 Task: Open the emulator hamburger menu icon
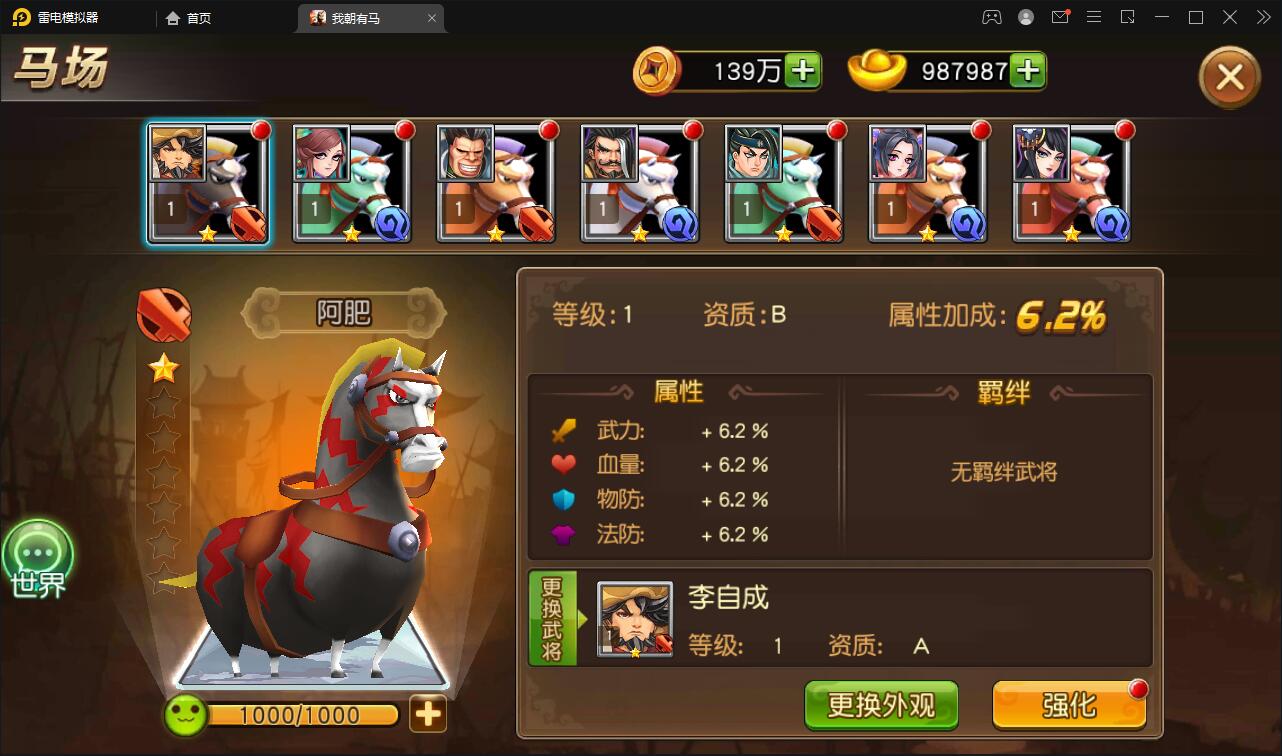(1094, 17)
